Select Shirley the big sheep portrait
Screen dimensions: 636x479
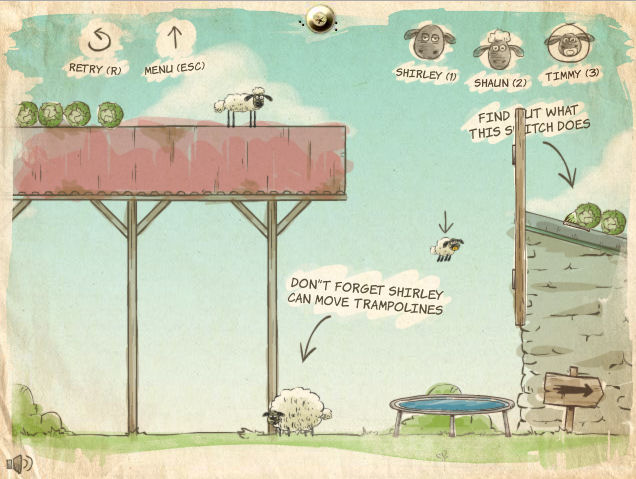(428, 45)
